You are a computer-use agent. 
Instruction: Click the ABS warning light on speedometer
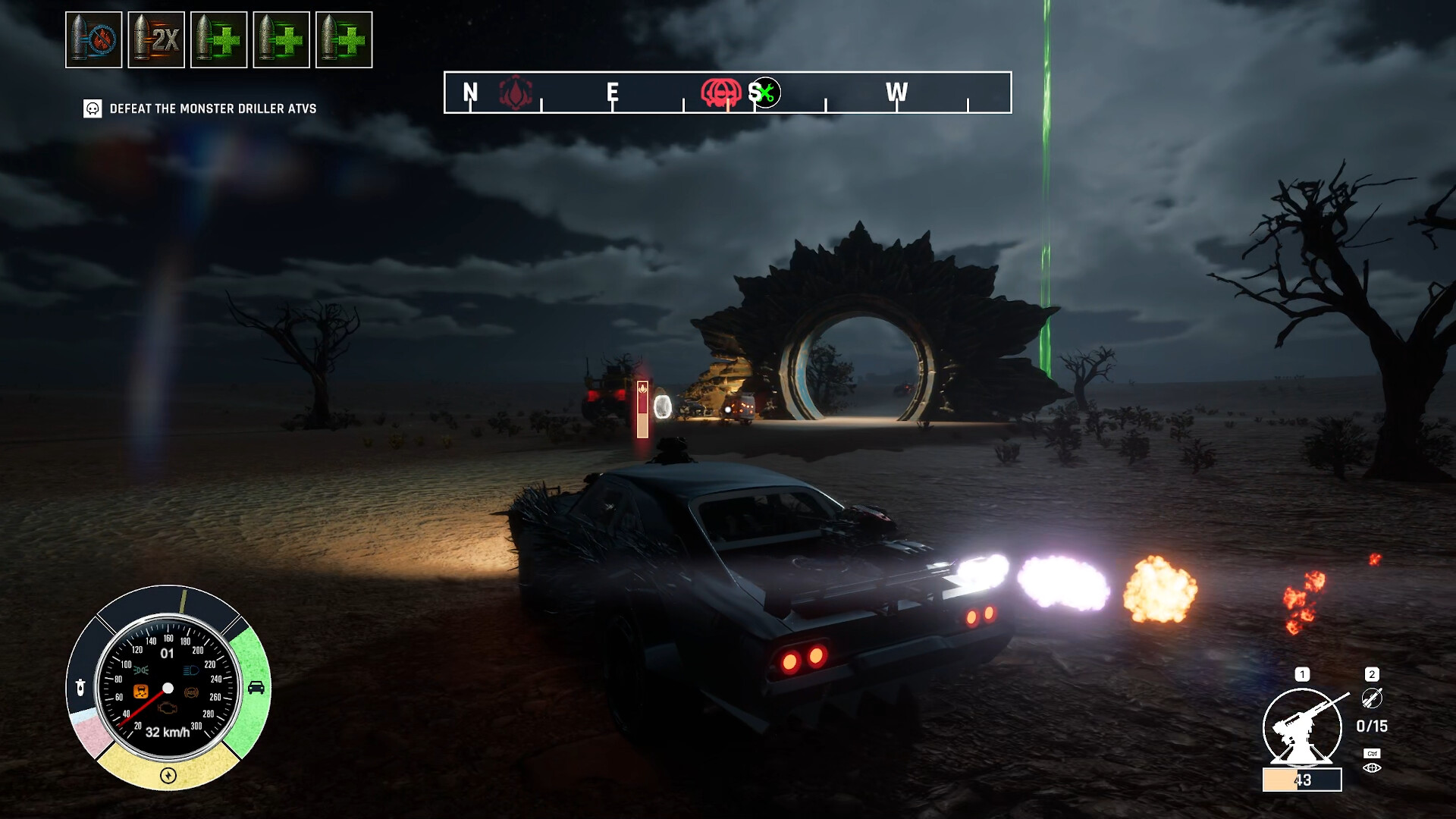[191, 692]
